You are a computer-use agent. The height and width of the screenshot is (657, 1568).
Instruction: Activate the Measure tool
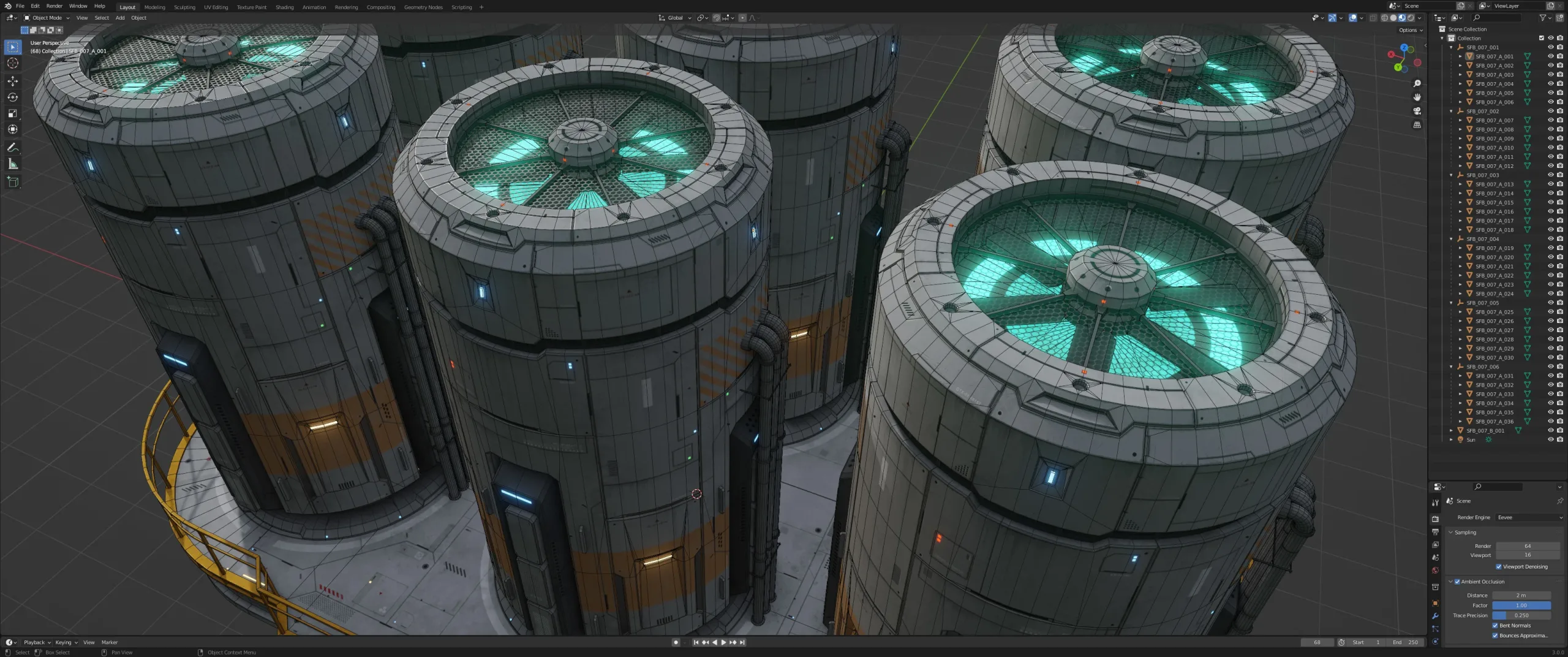(x=12, y=164)
